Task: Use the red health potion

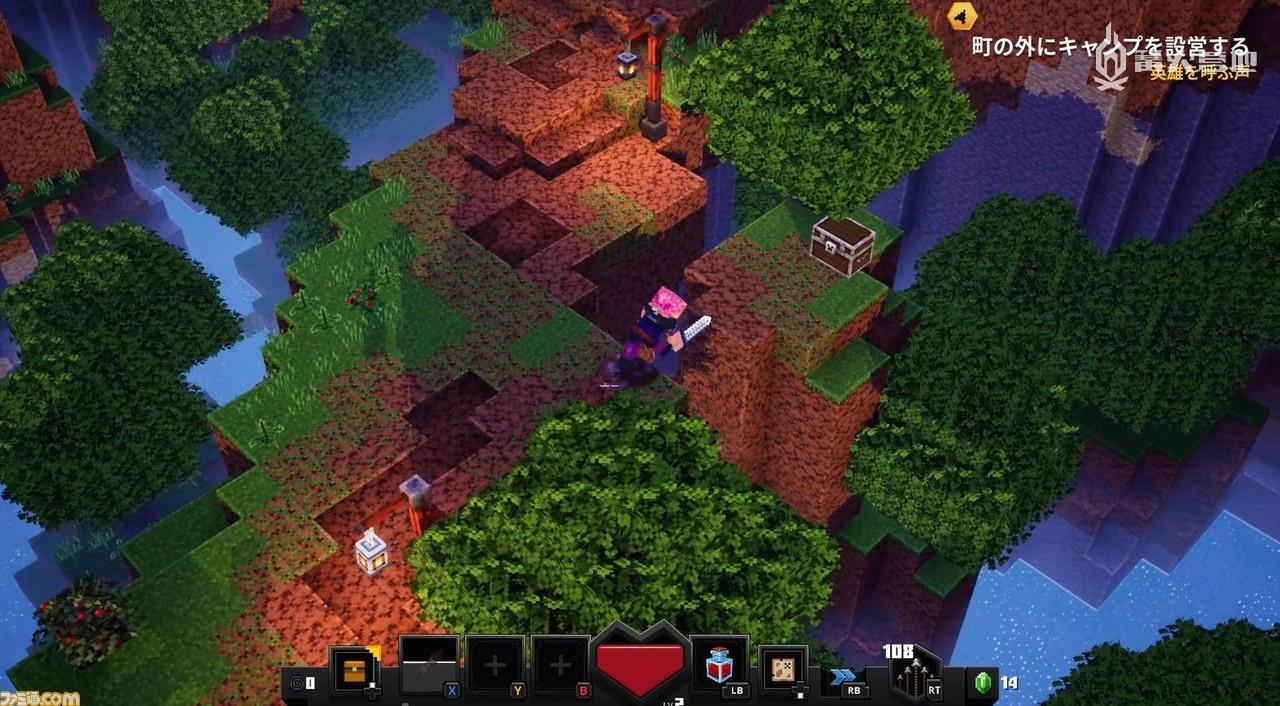Action: point(718,663)
